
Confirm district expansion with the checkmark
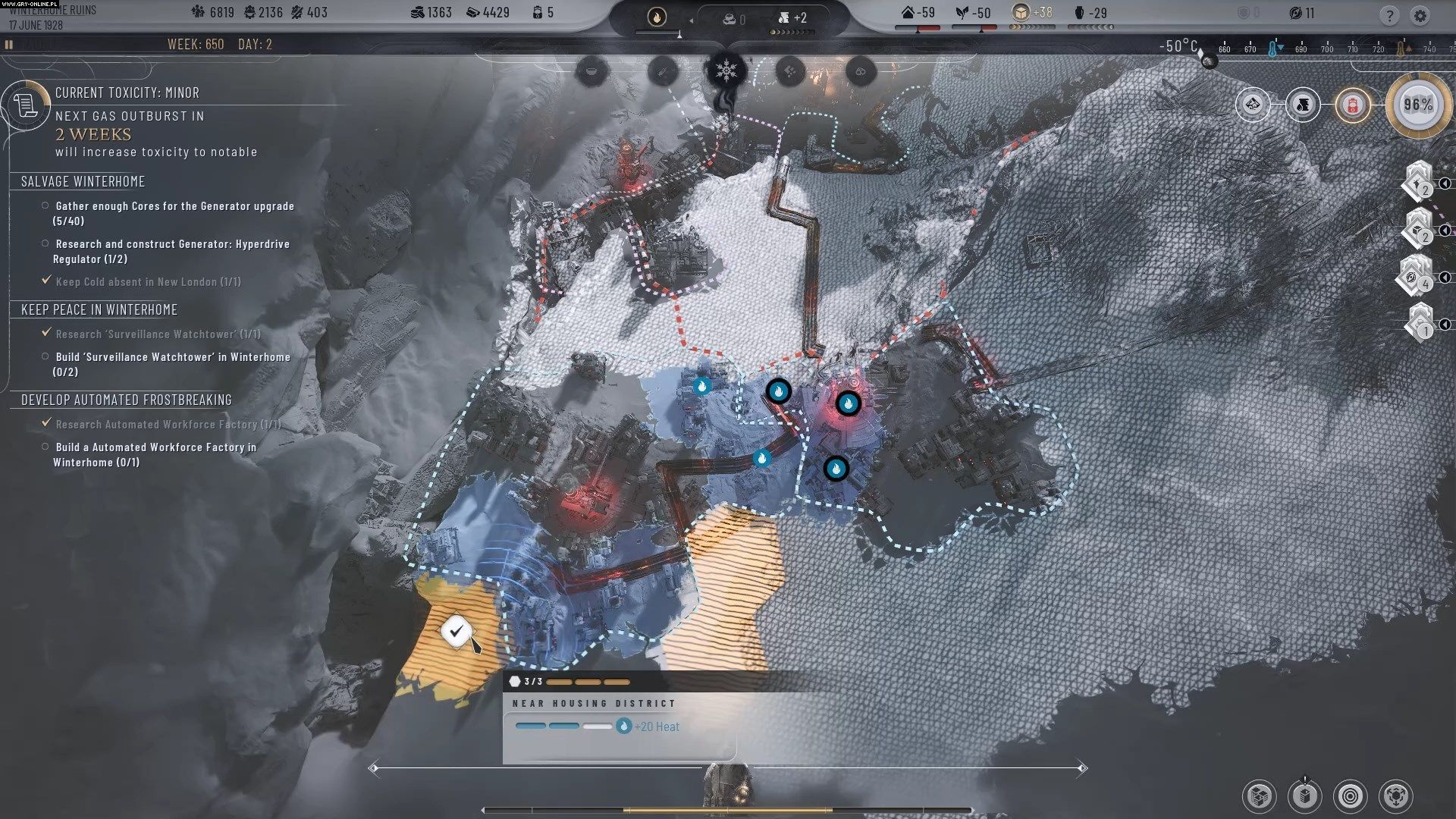point(456,630)
